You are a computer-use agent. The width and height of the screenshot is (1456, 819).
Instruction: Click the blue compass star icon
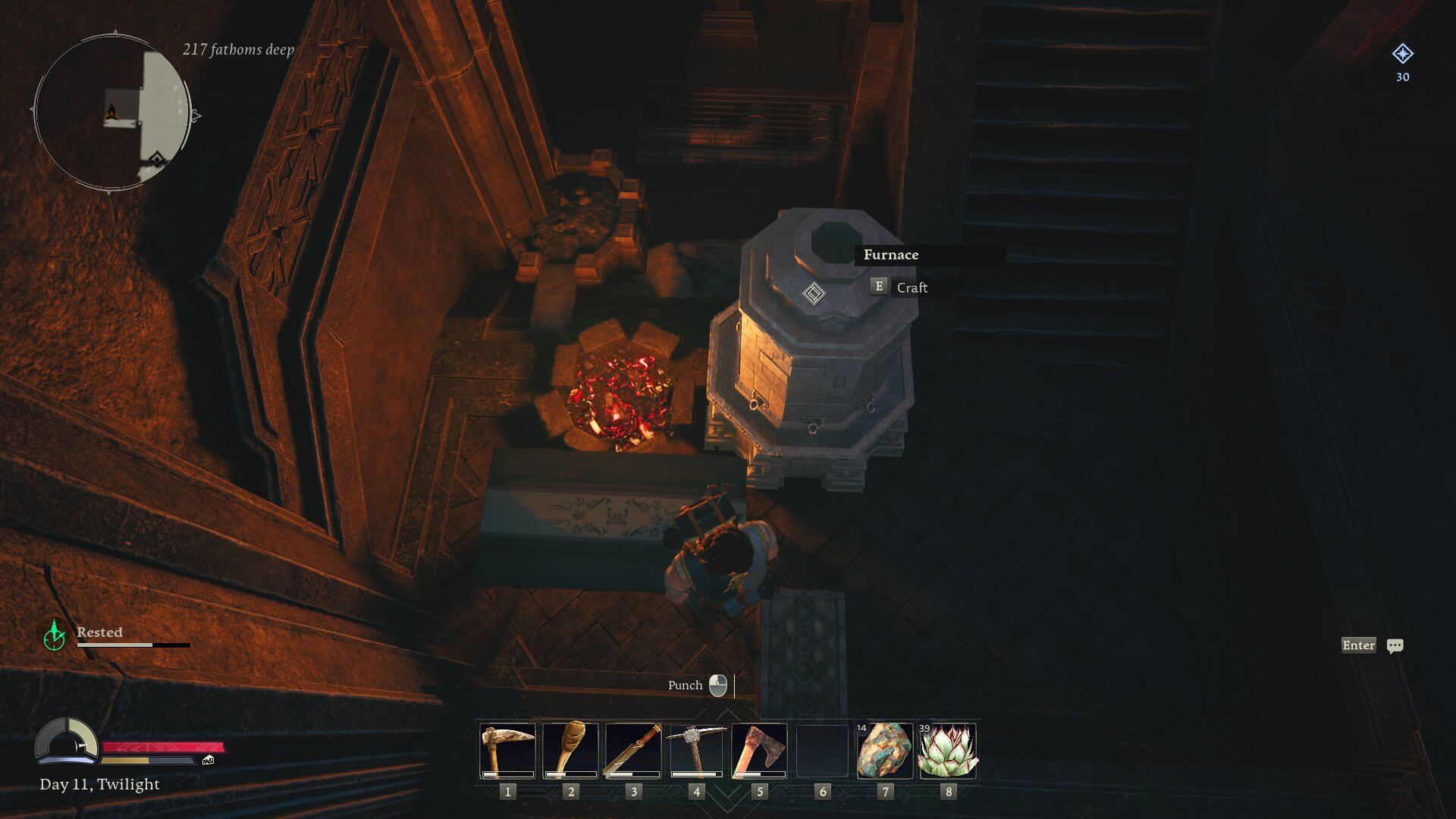[1402, 54]
